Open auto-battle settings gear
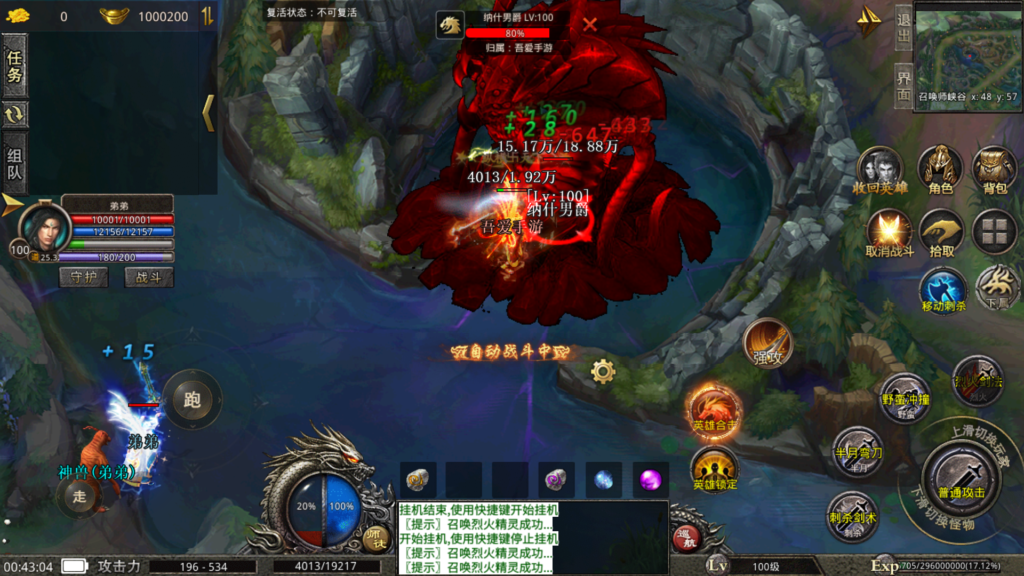Image resolution: width=1024 pixels, height=576 pixels. 603,372
